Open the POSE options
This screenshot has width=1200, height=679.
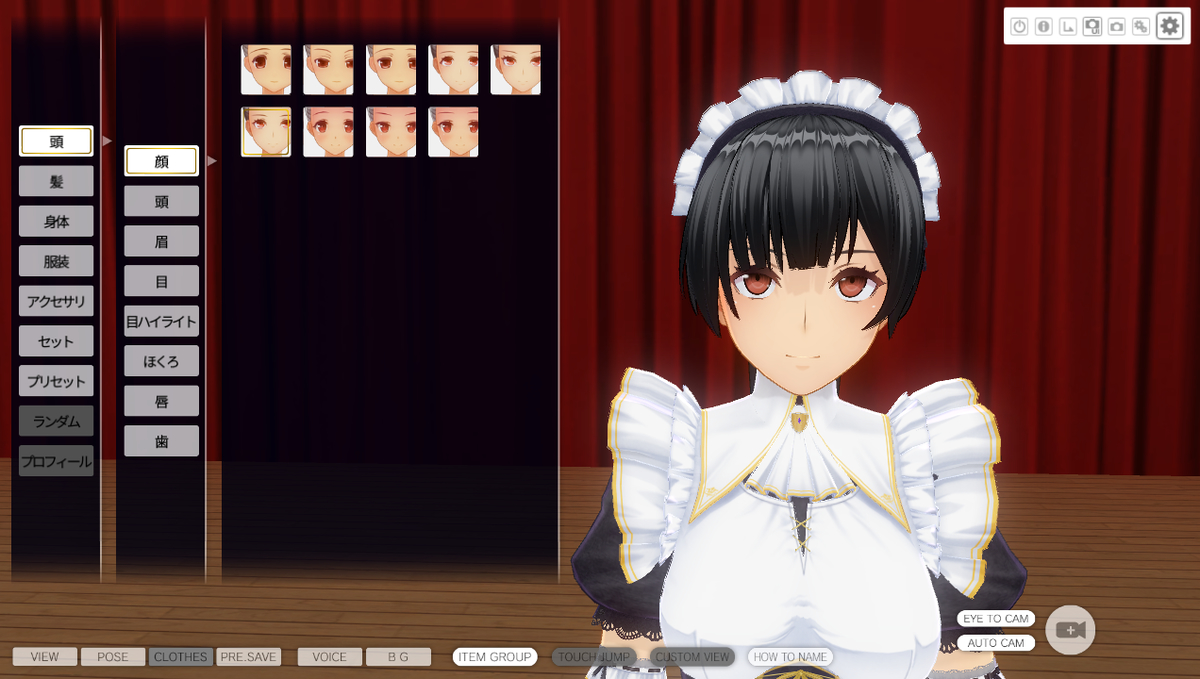113,657
